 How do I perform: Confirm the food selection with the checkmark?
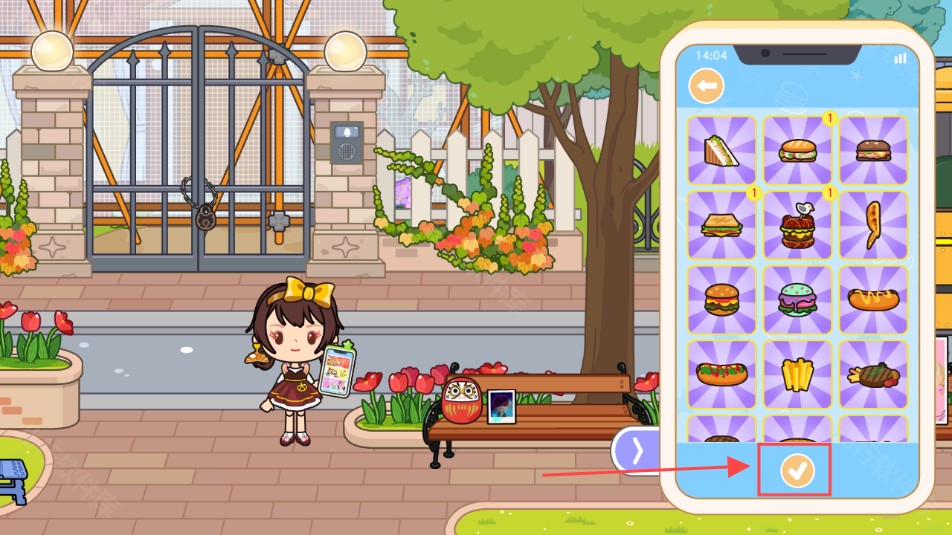coord(797,470)
